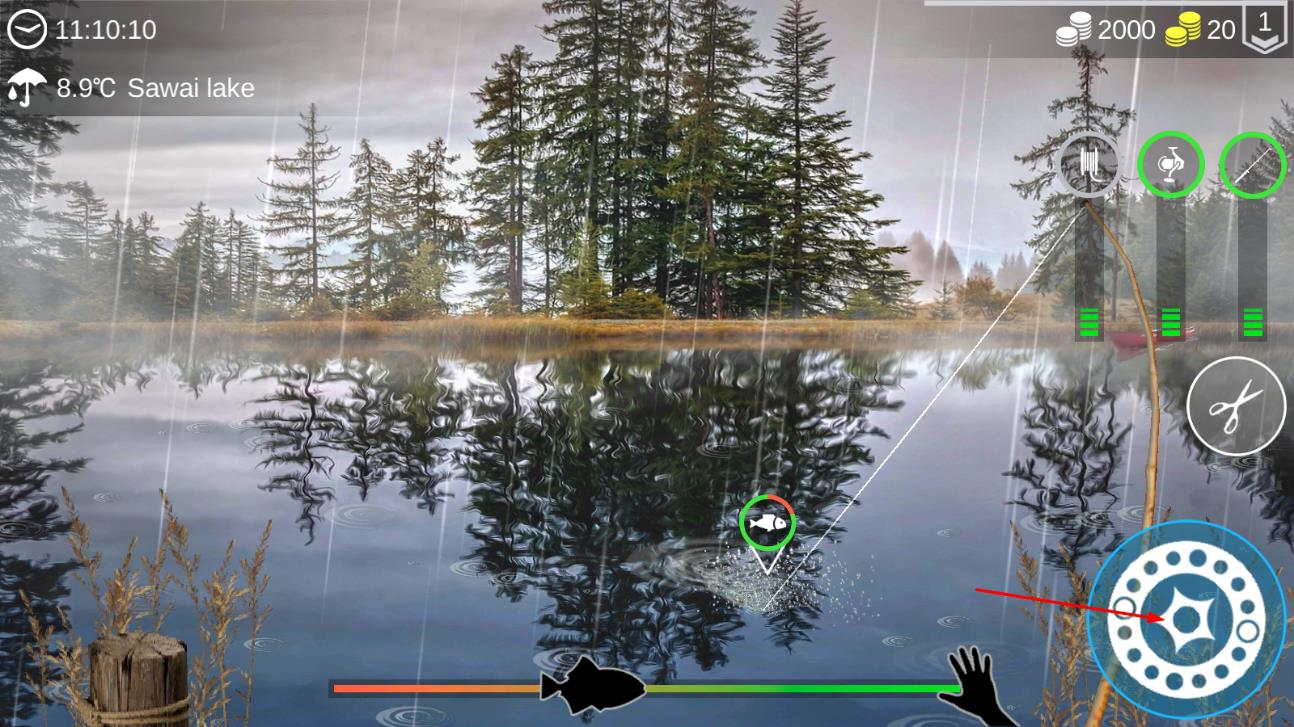Click the clock icon next to the time
1294x727 pixels.
click(x=29, y=29)
